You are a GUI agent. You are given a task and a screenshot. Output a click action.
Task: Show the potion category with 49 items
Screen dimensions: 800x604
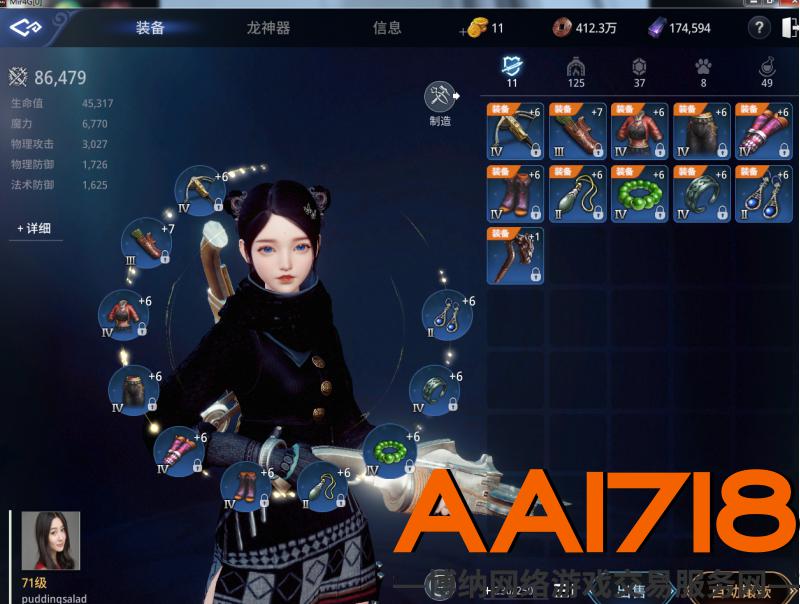pyautogui.click(x=767, y=70)
